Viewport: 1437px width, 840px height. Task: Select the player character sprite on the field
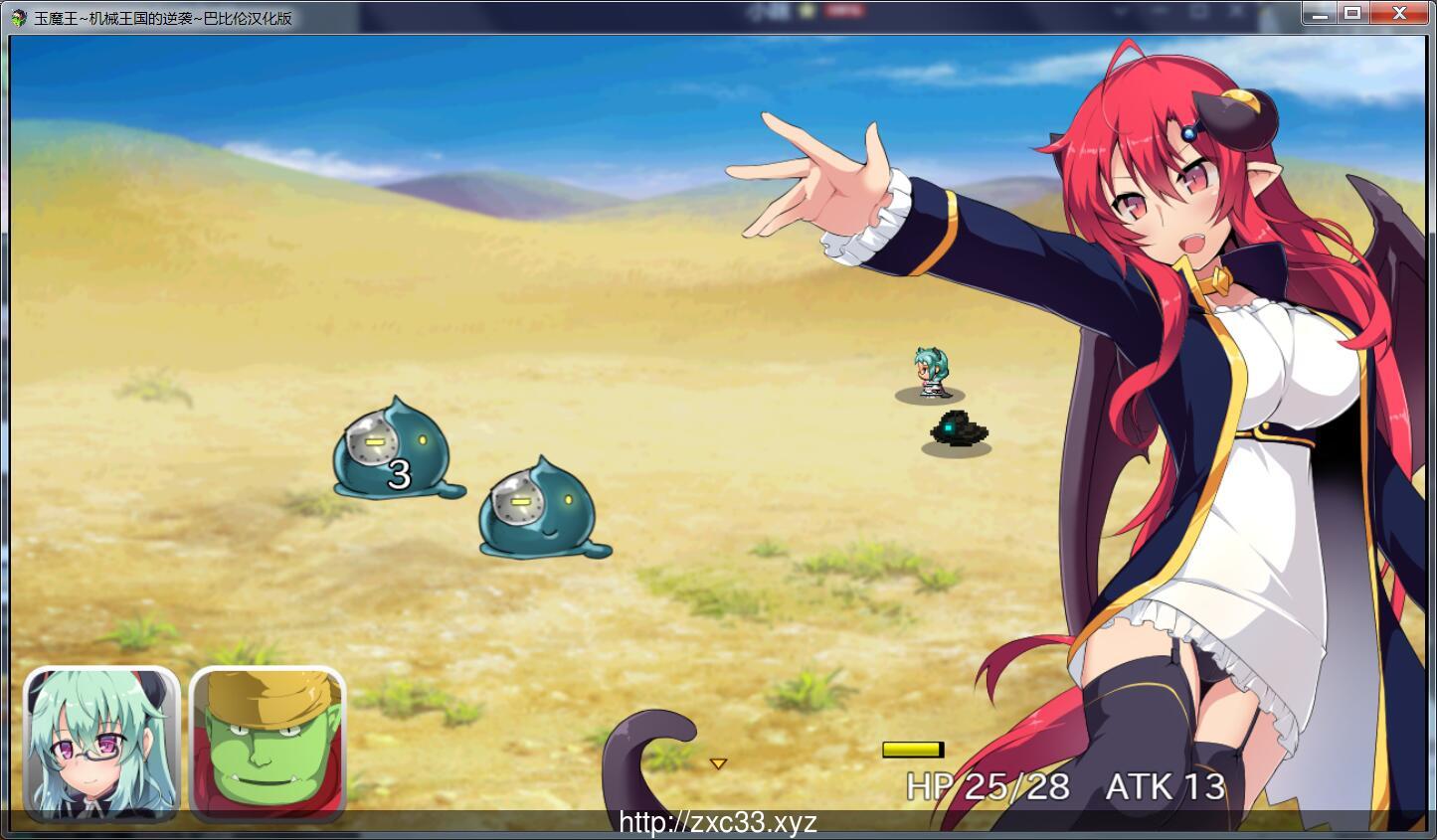[929, 373]
